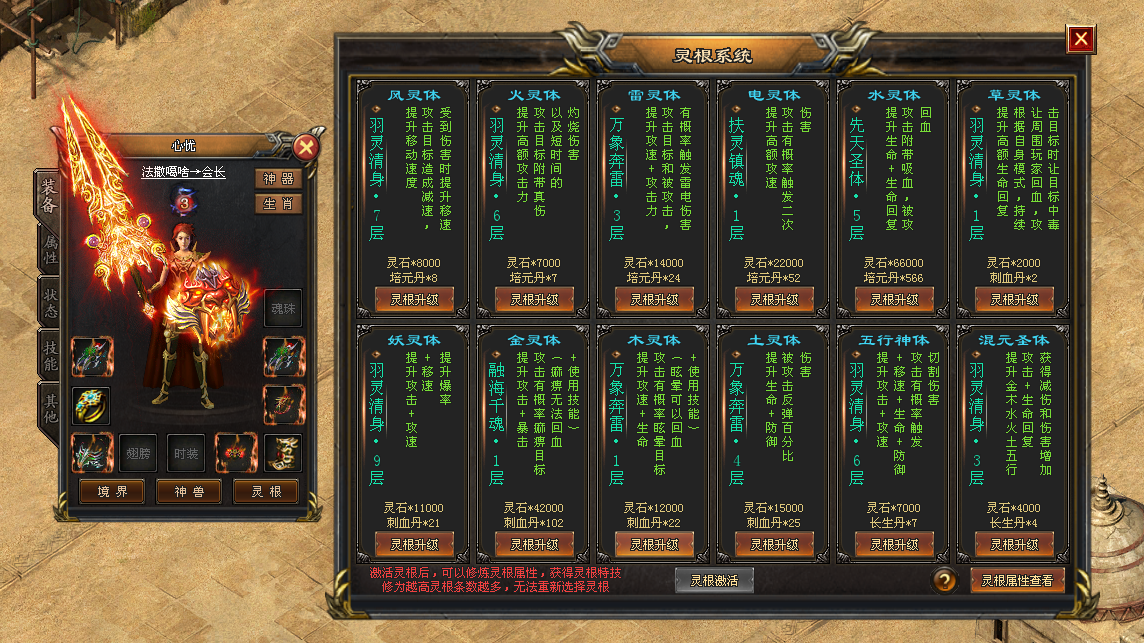Upgrade the 风灵体 spirit root
1144x643 pixels.
(x=414, y=299)
